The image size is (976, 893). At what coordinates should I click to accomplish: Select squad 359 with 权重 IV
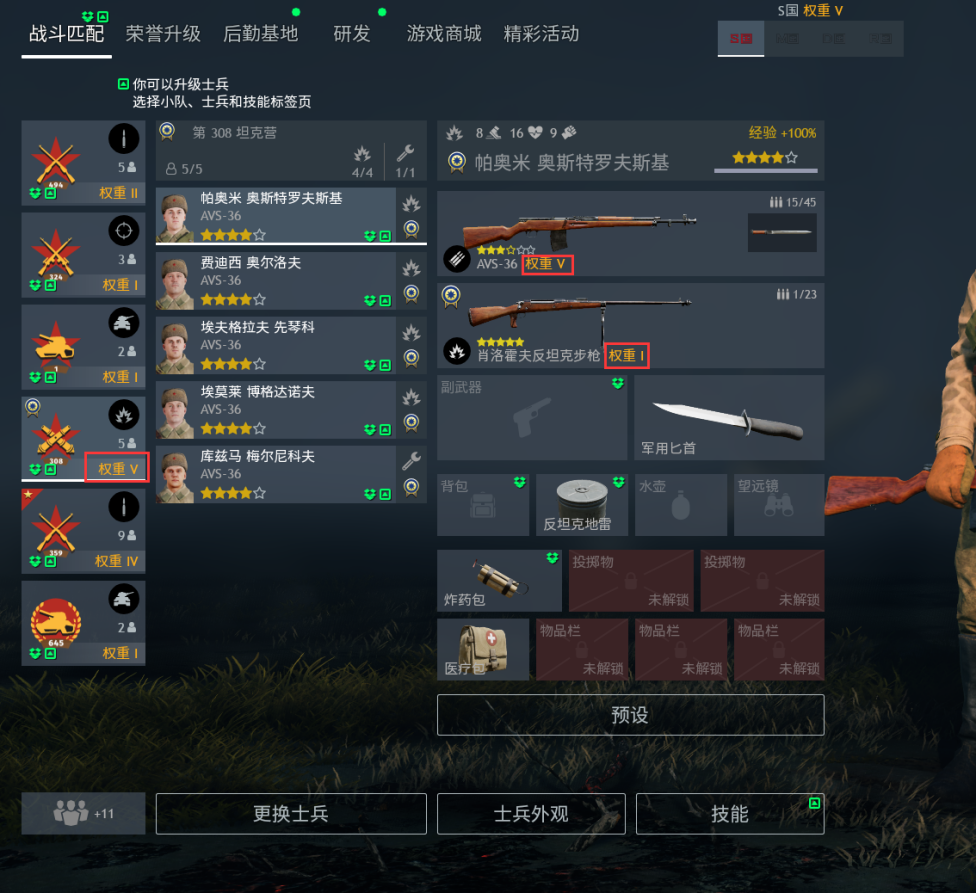coord(83,531)
